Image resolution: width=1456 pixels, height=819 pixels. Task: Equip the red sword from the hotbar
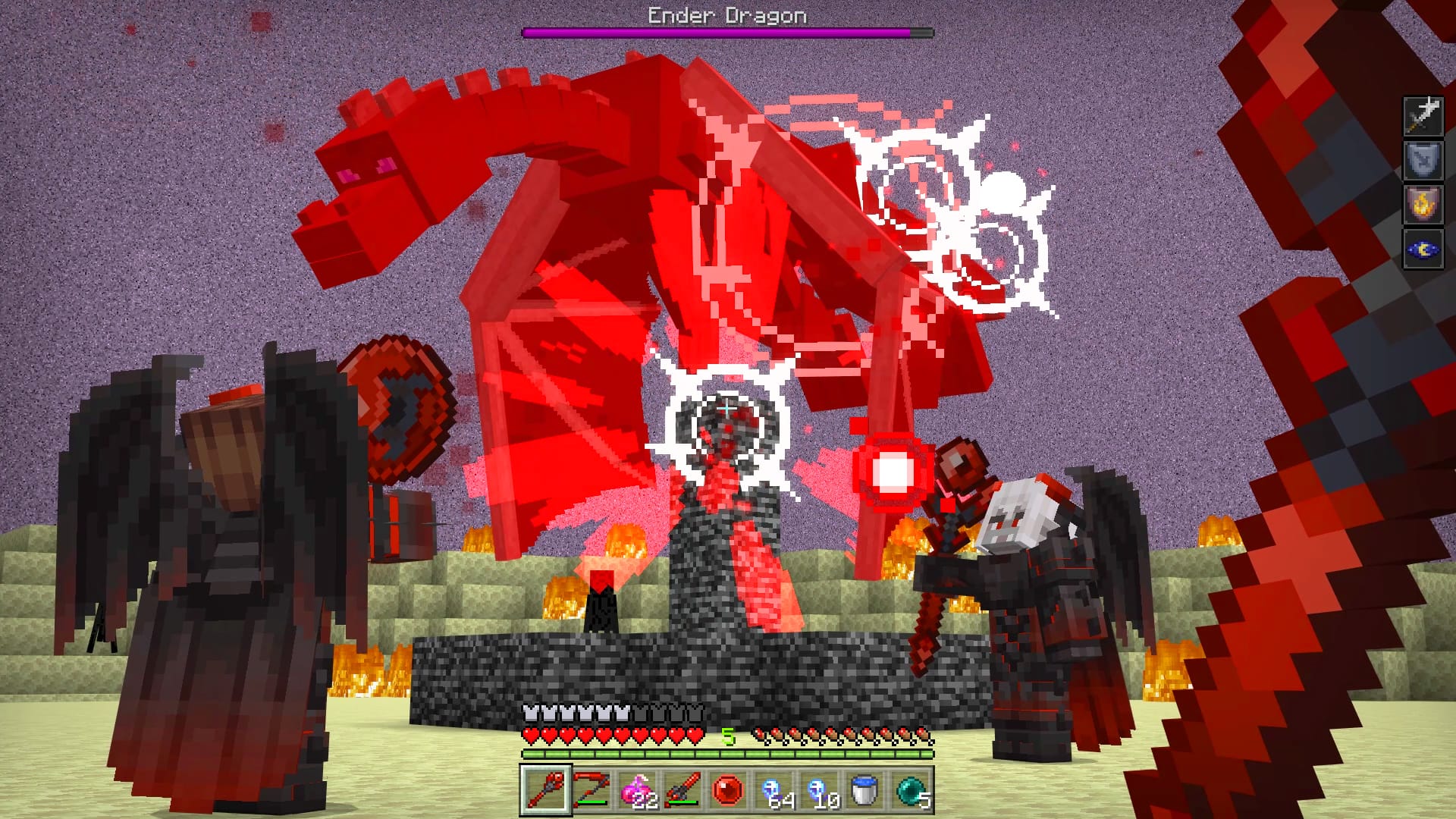(x=682, y=790)
